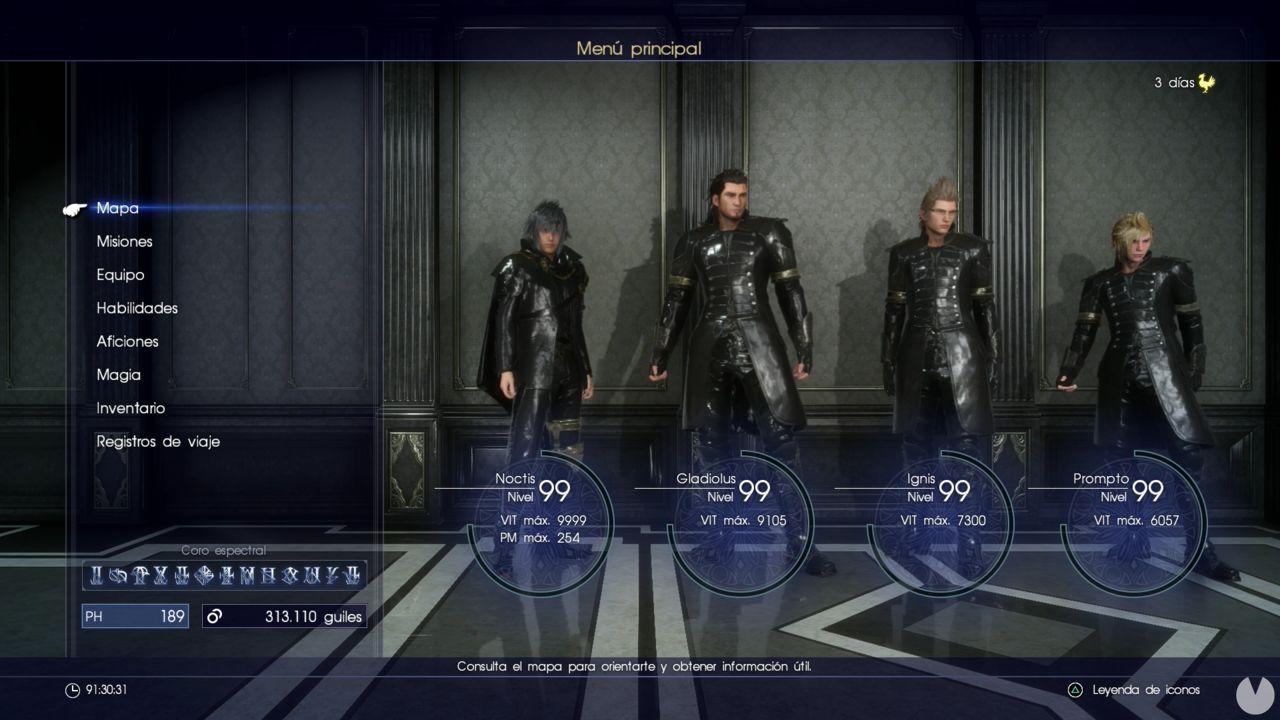Click the shield-shaped weapon glyph in Coro espectral
The height and width of the screenshot is (720, 1280).
pos(203,577)
